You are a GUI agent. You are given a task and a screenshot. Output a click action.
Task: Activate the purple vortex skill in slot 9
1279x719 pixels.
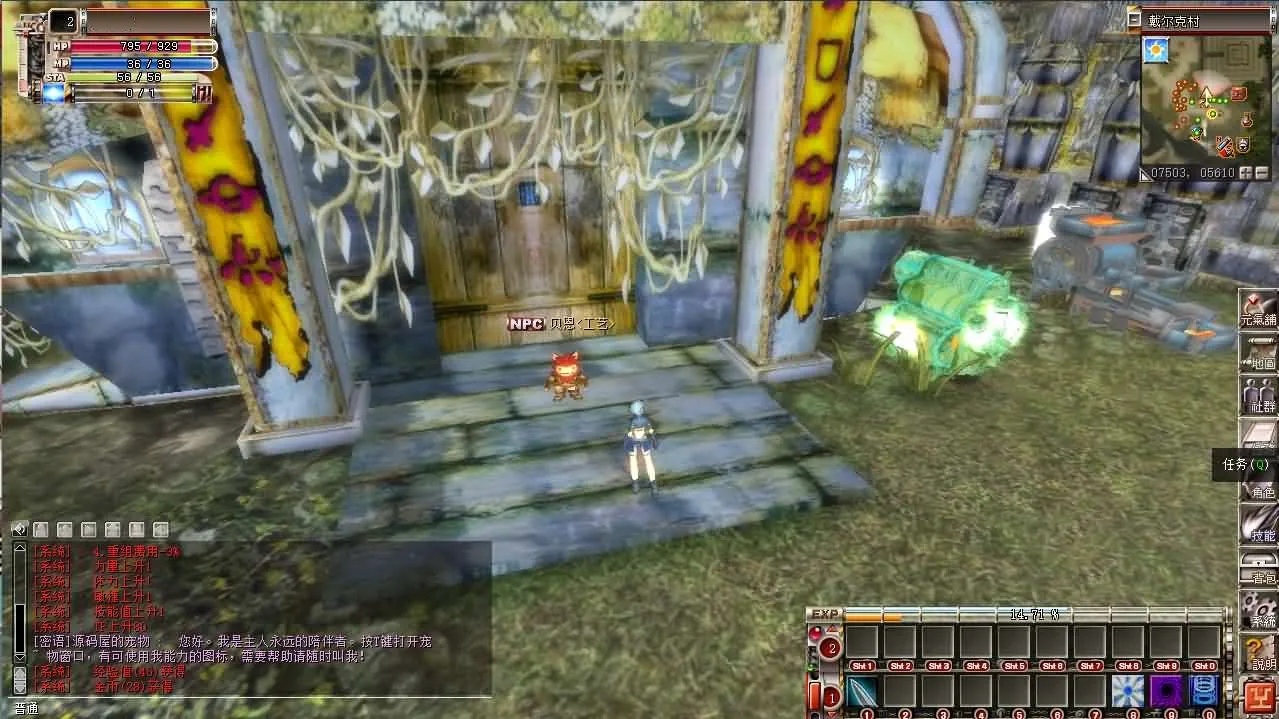click(x=1167, y=691)
